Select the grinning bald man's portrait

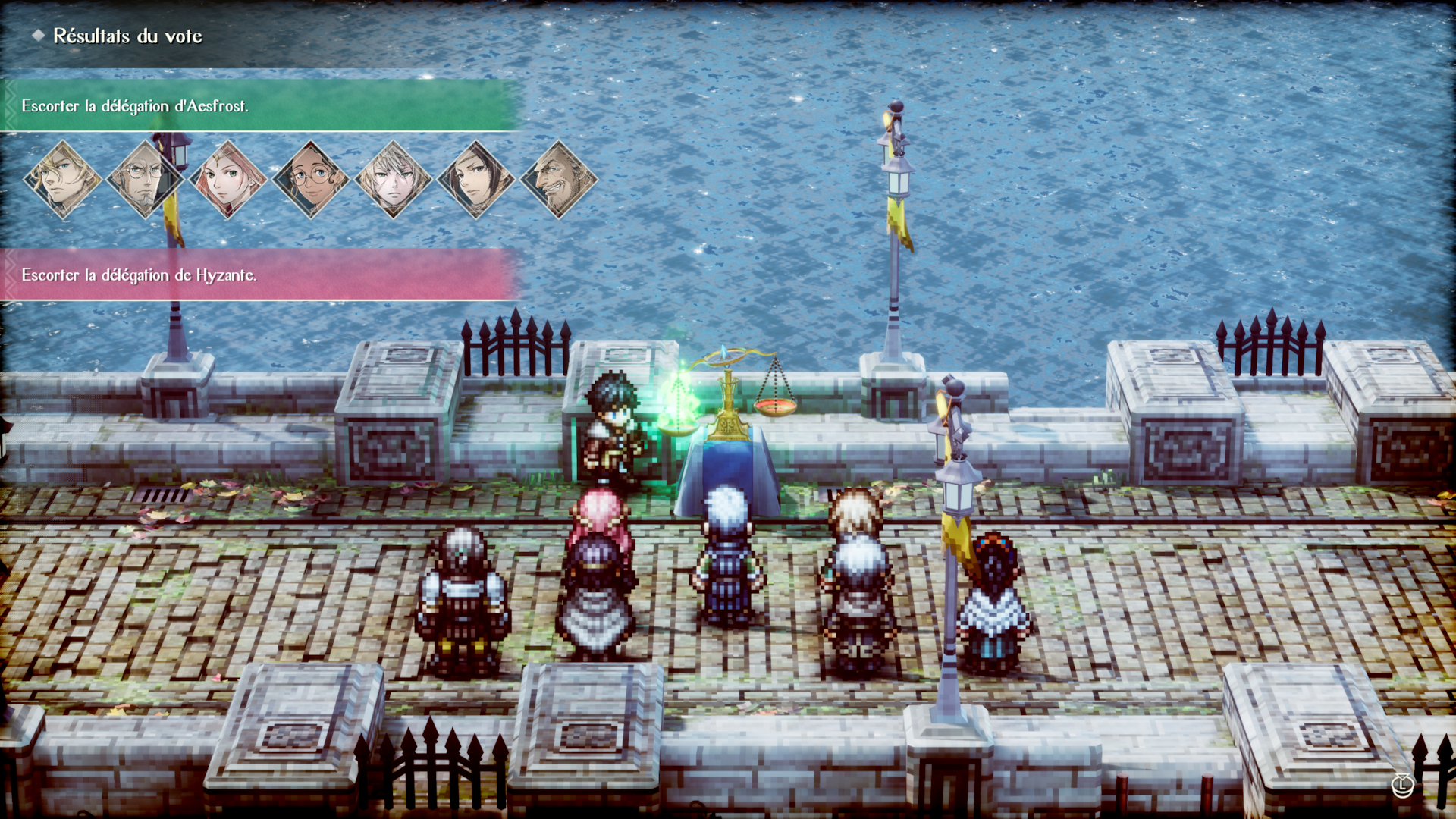pyautogui.click(x=559, y=180)
